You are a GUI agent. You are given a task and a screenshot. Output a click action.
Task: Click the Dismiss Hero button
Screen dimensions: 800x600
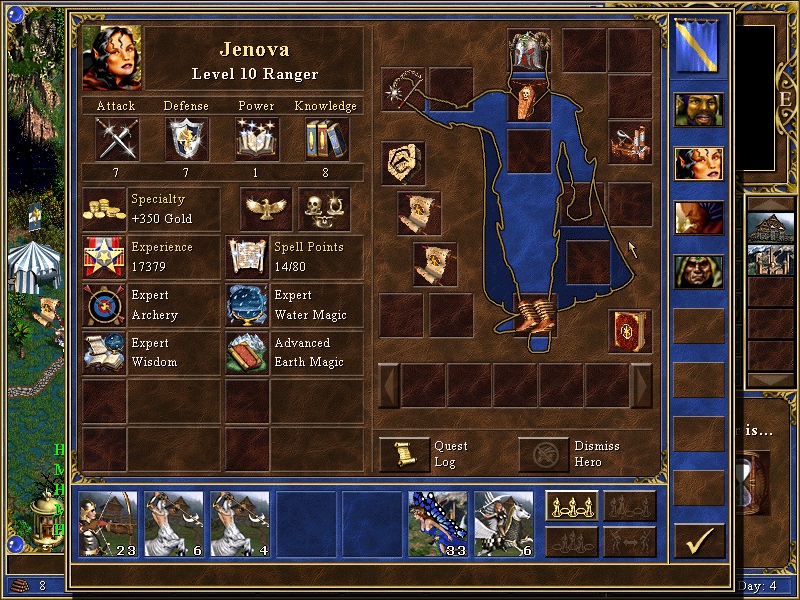pos(544,454)
